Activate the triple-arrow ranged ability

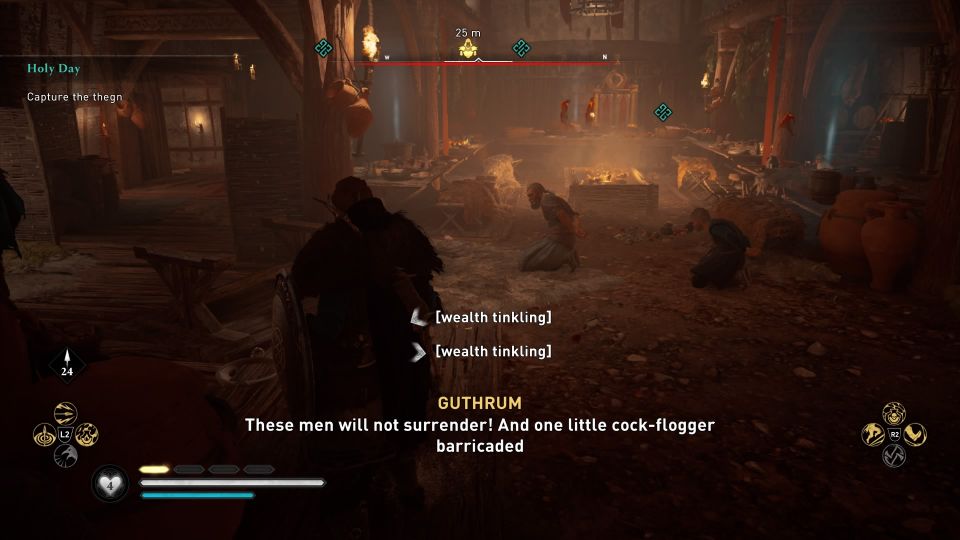[65, 414]
